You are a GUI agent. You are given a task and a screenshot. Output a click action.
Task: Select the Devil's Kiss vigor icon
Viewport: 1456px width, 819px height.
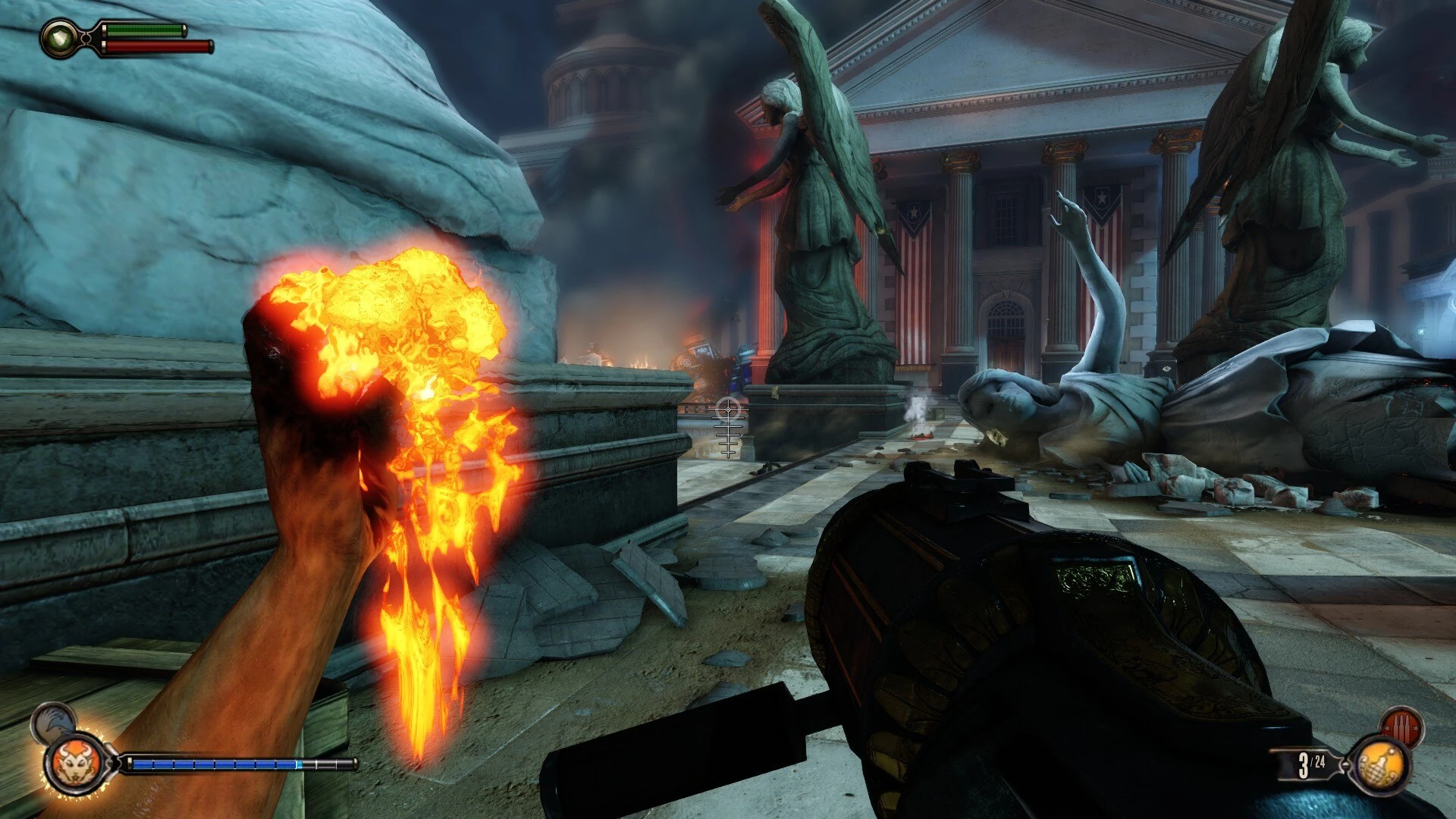pyautogui.click(x=74, y=763)
